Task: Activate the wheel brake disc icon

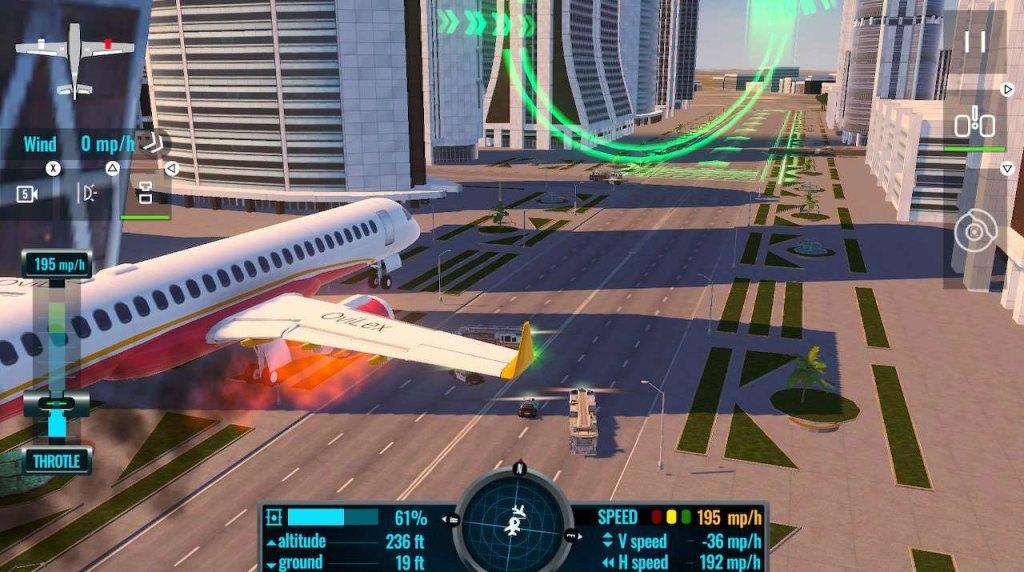Action: [x=975, y=232]
